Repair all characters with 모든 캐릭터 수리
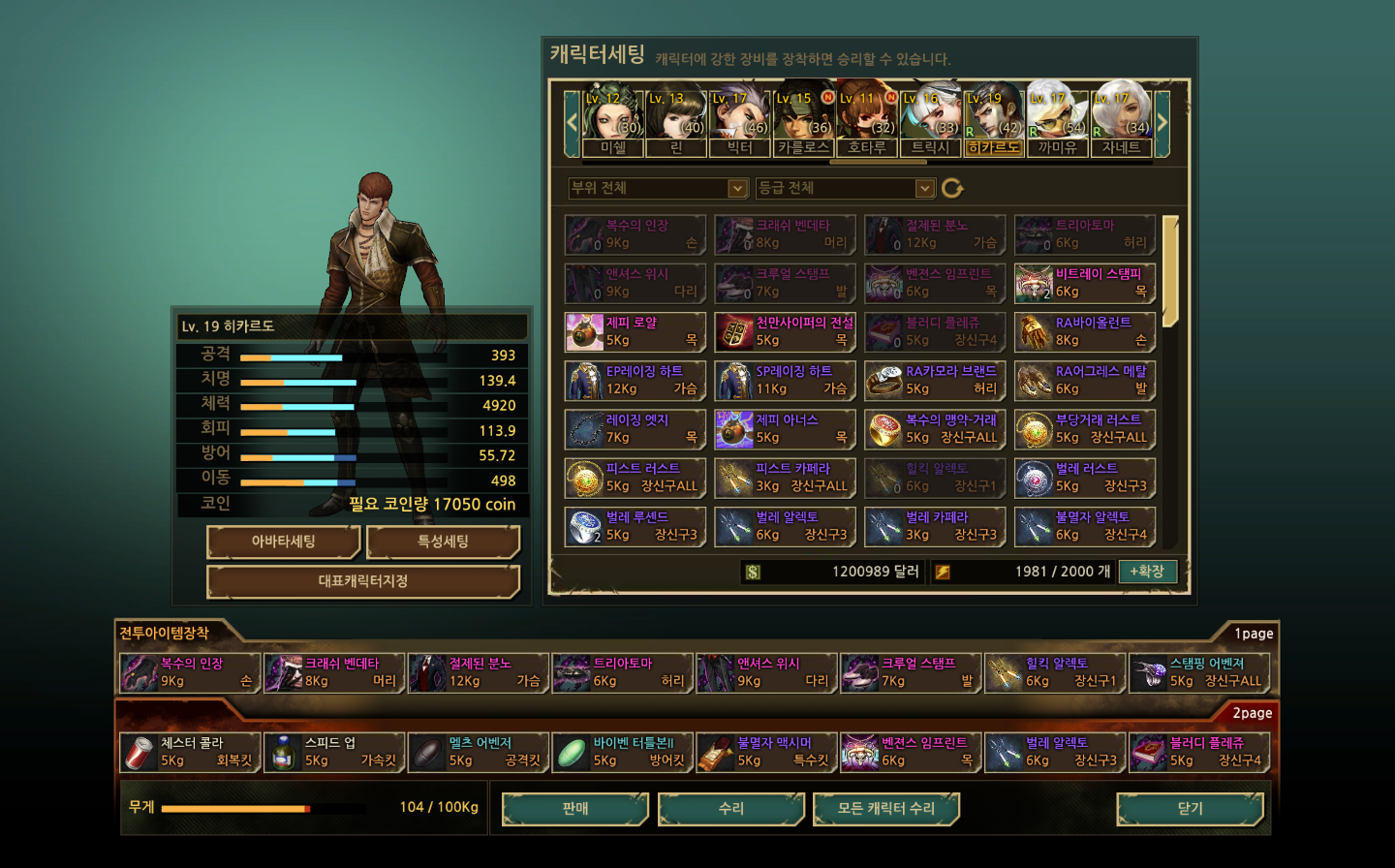This screenshot has height=868, width=1395. [885, 809]
